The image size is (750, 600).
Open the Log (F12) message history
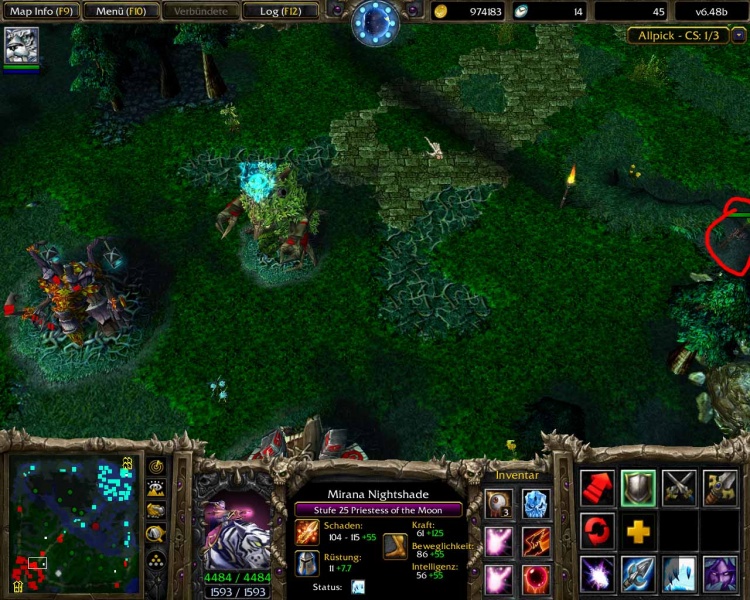pos(282,11)
